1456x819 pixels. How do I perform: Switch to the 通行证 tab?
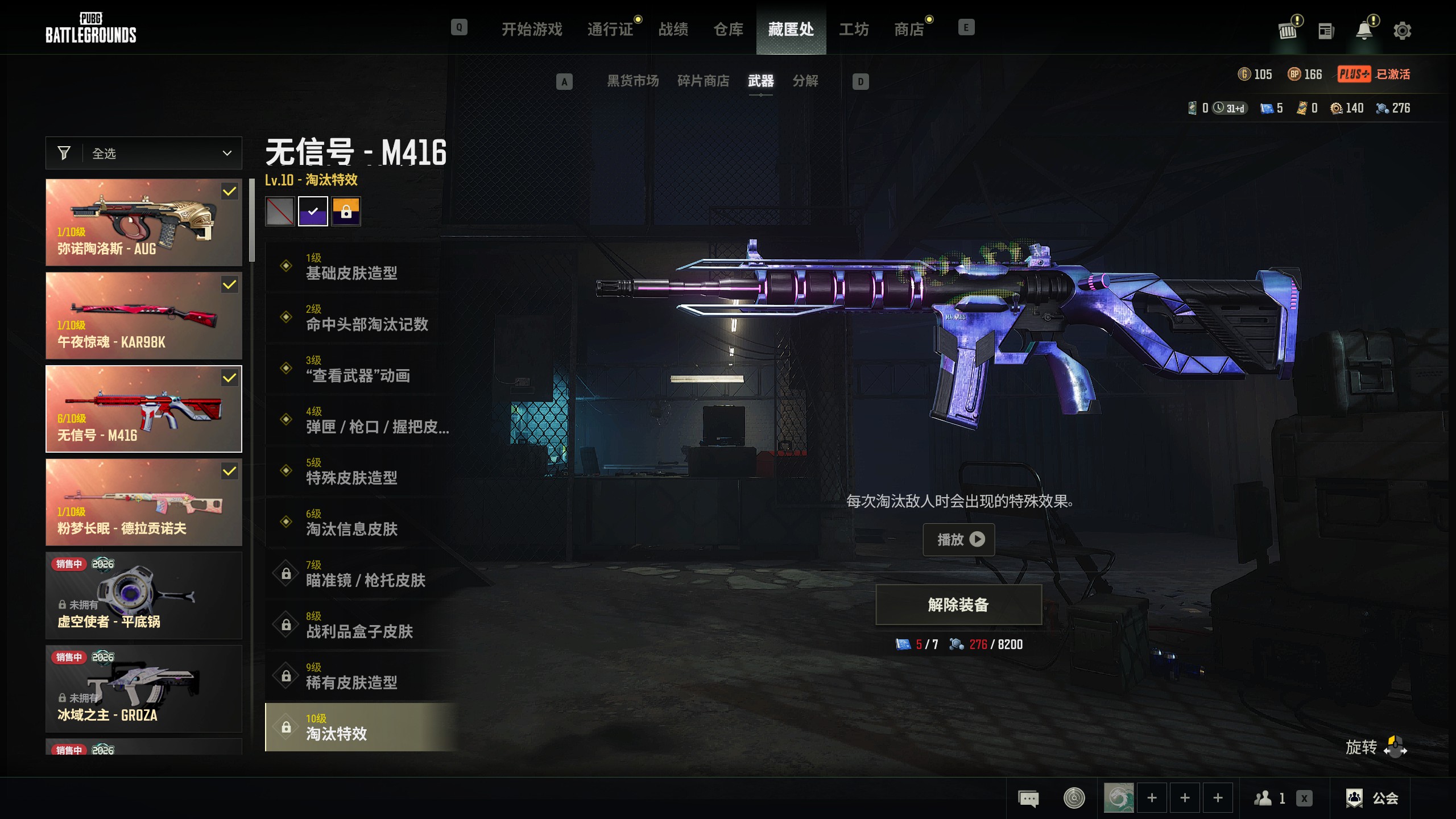tap(610, 29)
